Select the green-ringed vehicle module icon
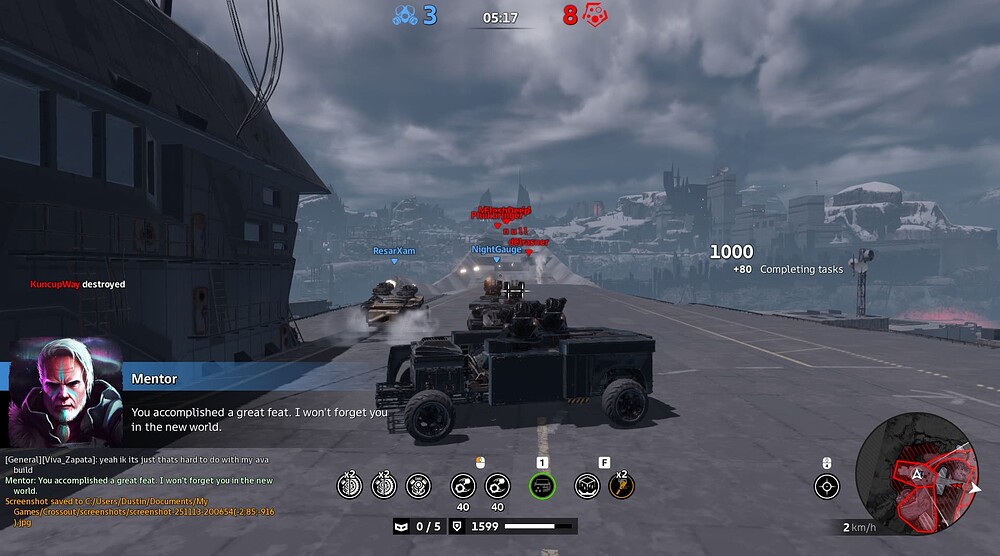The height and width of the screenshot is (556, 1000). 542,486
